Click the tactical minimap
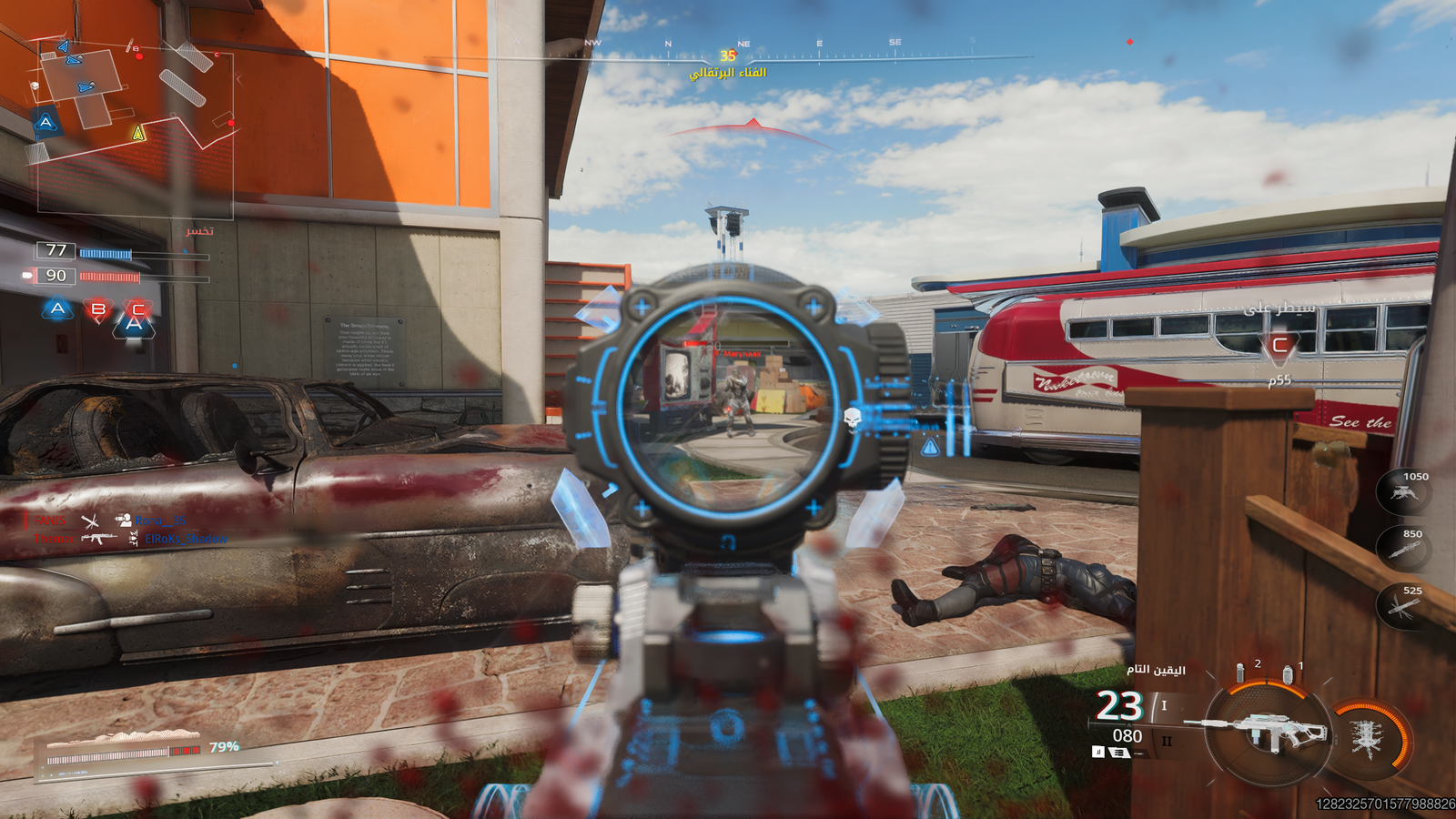 (135, 127)
